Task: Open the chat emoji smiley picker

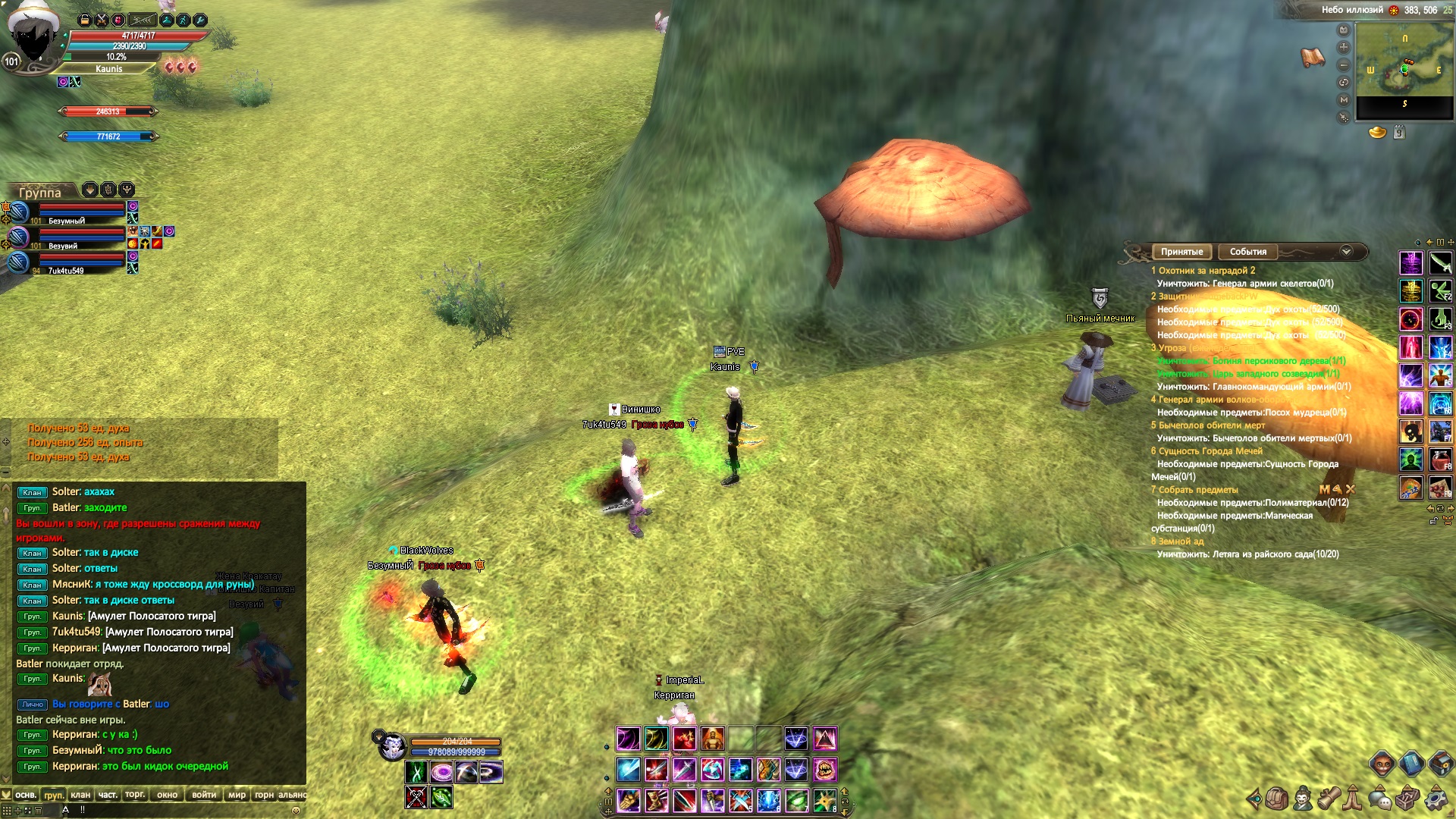Action: point(296,810)
